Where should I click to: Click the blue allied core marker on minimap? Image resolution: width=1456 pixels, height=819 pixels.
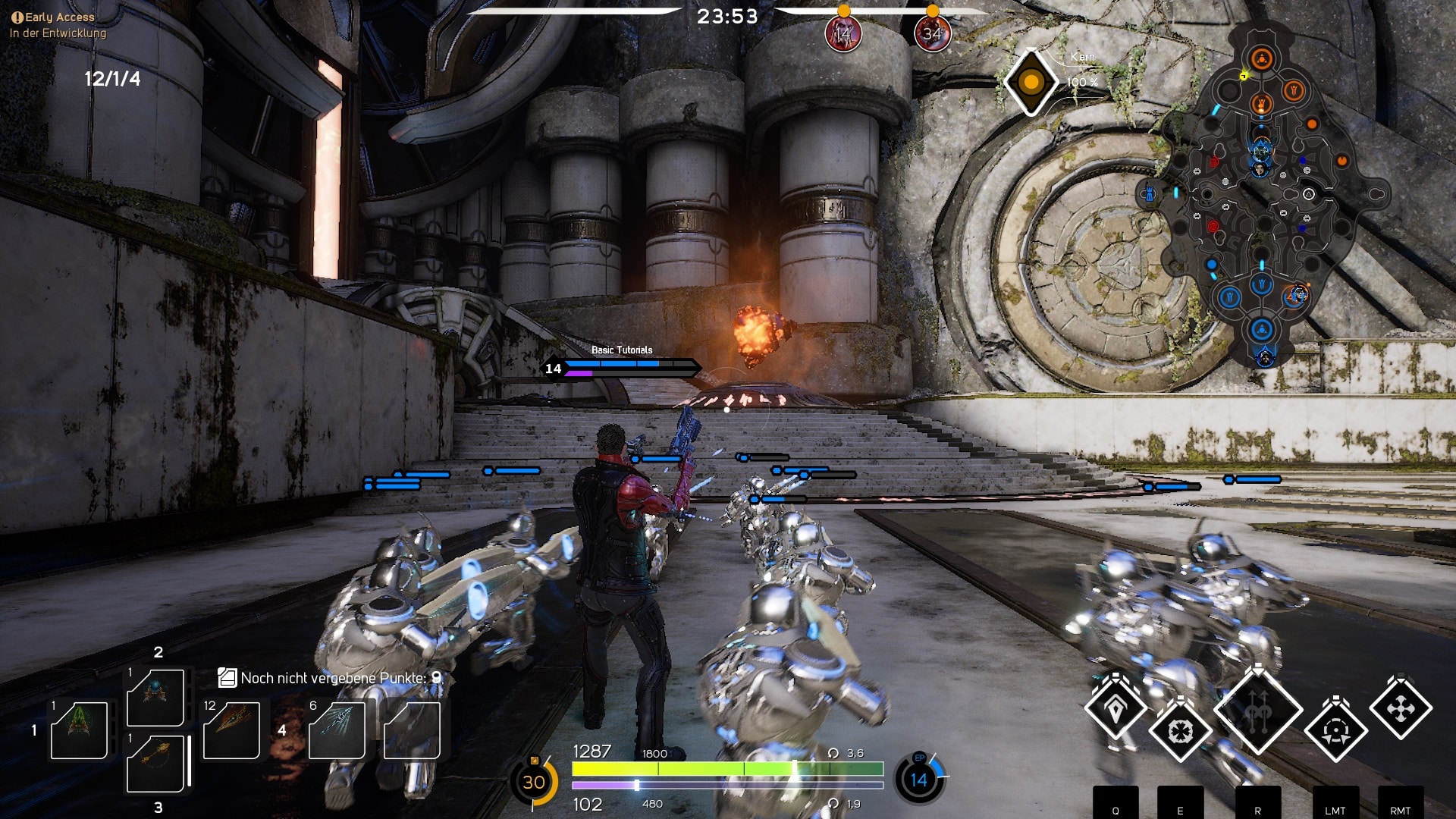pyautogui.click(x=1262, y=329)
